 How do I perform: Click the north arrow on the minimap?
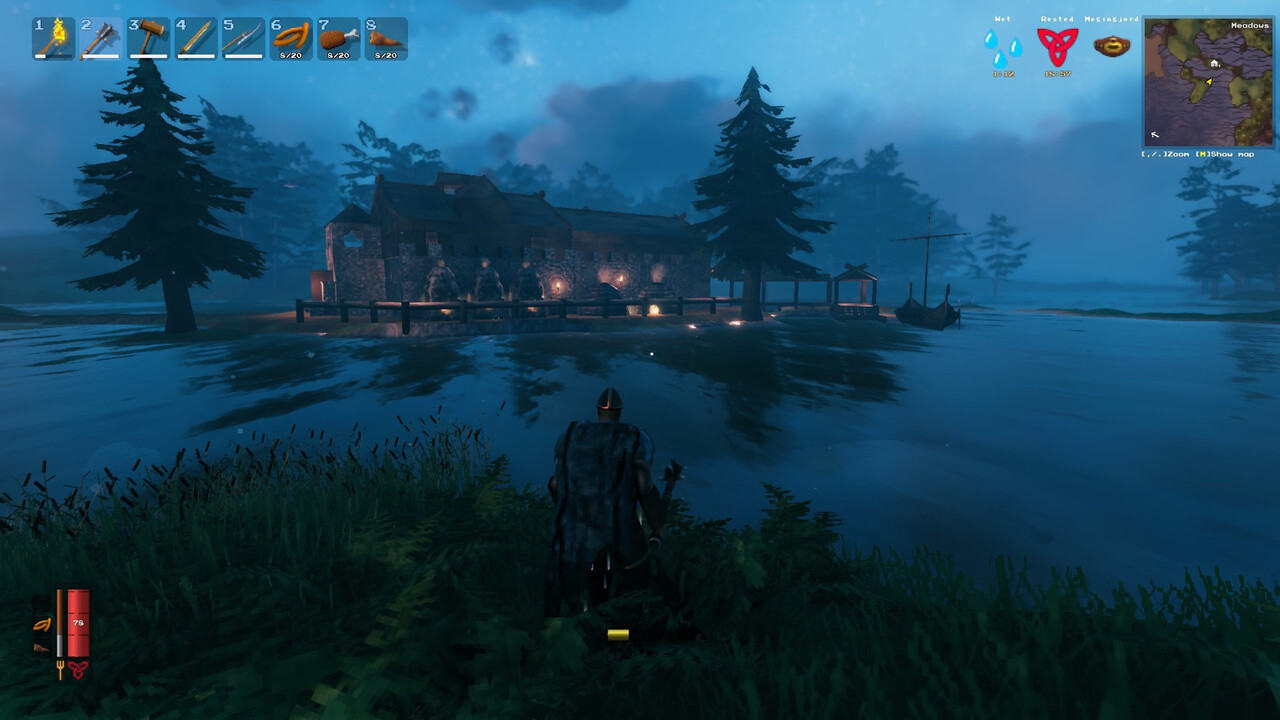point(1154,133)
